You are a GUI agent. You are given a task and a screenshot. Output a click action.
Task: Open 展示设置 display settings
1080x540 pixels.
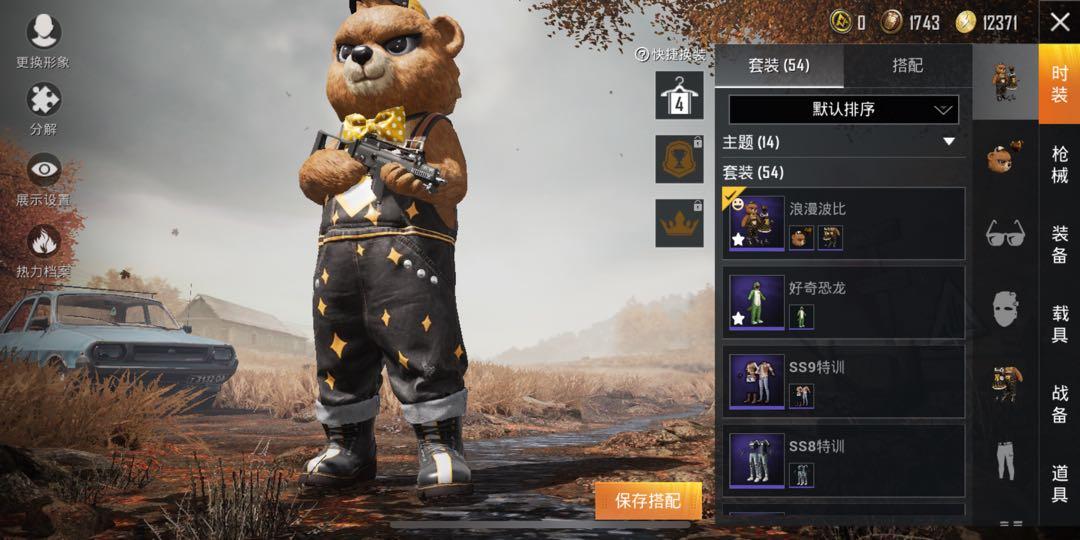tap(43, 178)
